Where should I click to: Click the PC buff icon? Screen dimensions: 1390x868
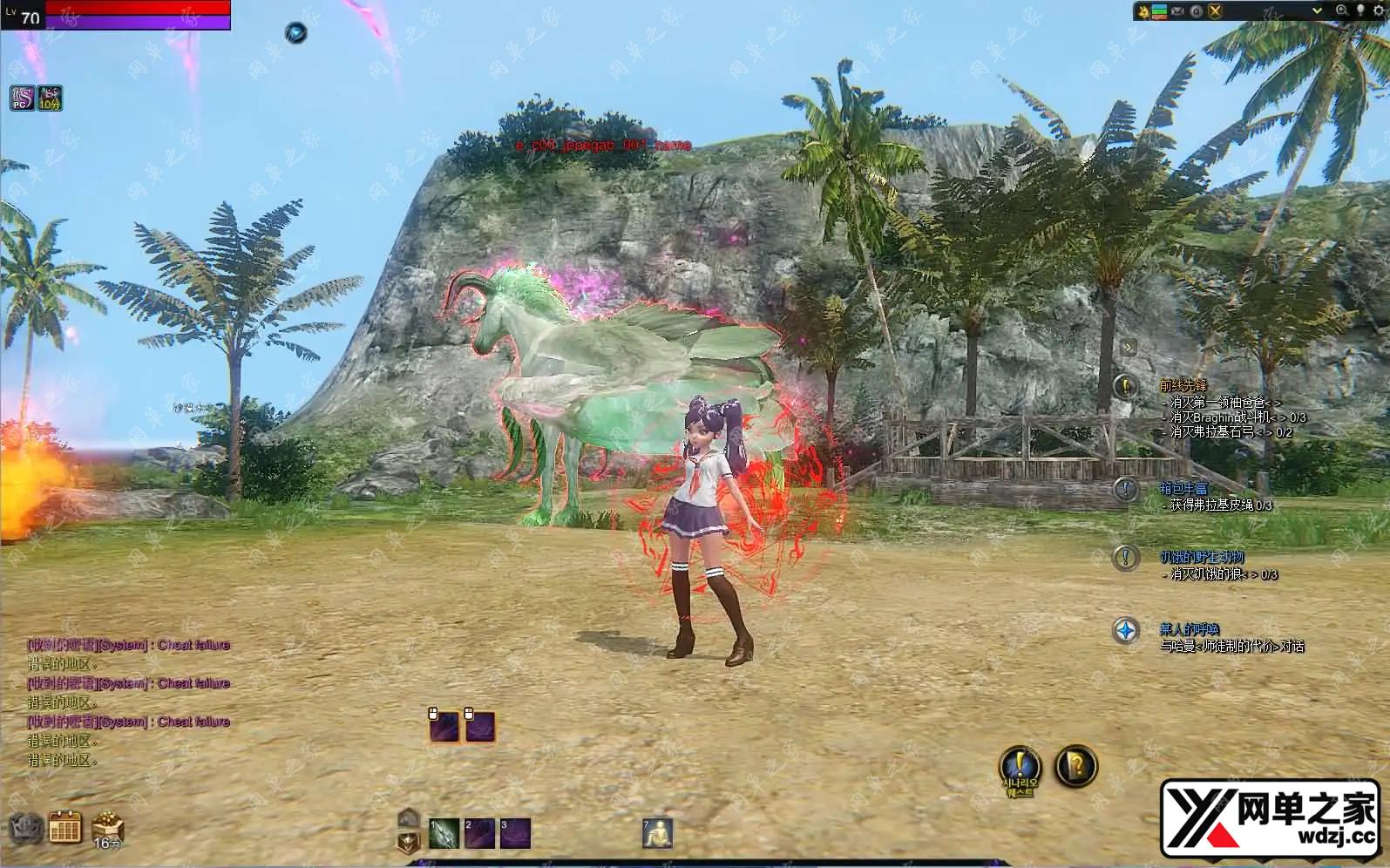click(x=22, y=98)
